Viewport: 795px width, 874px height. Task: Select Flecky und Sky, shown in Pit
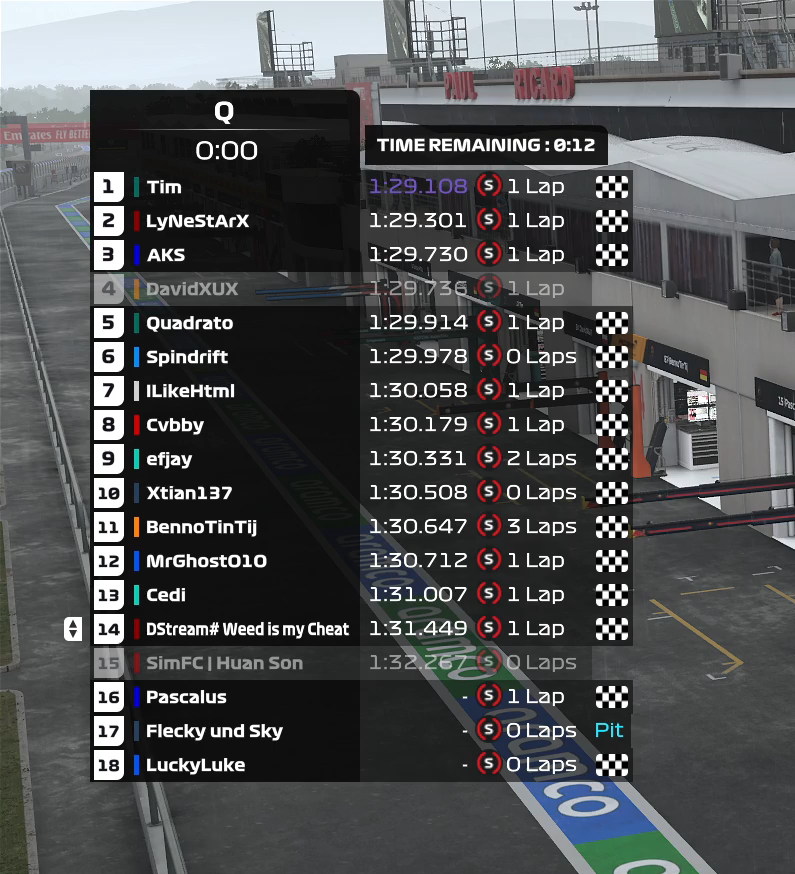(x=214, y=731)
